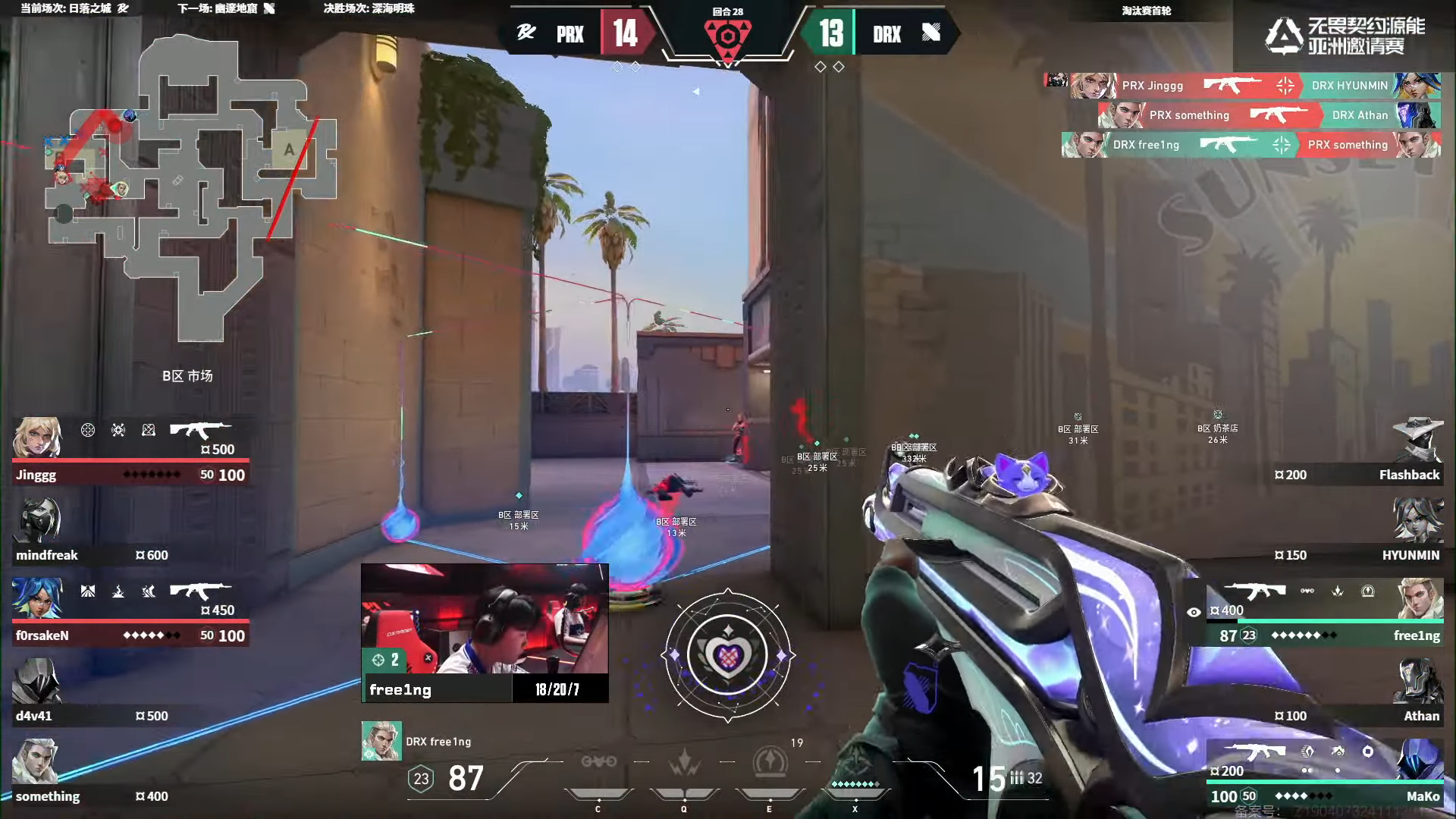Click the Jinggg killed HYUNMIN feed entry
Viewport: 1456px width, 819px height.
coord(1242,86)
